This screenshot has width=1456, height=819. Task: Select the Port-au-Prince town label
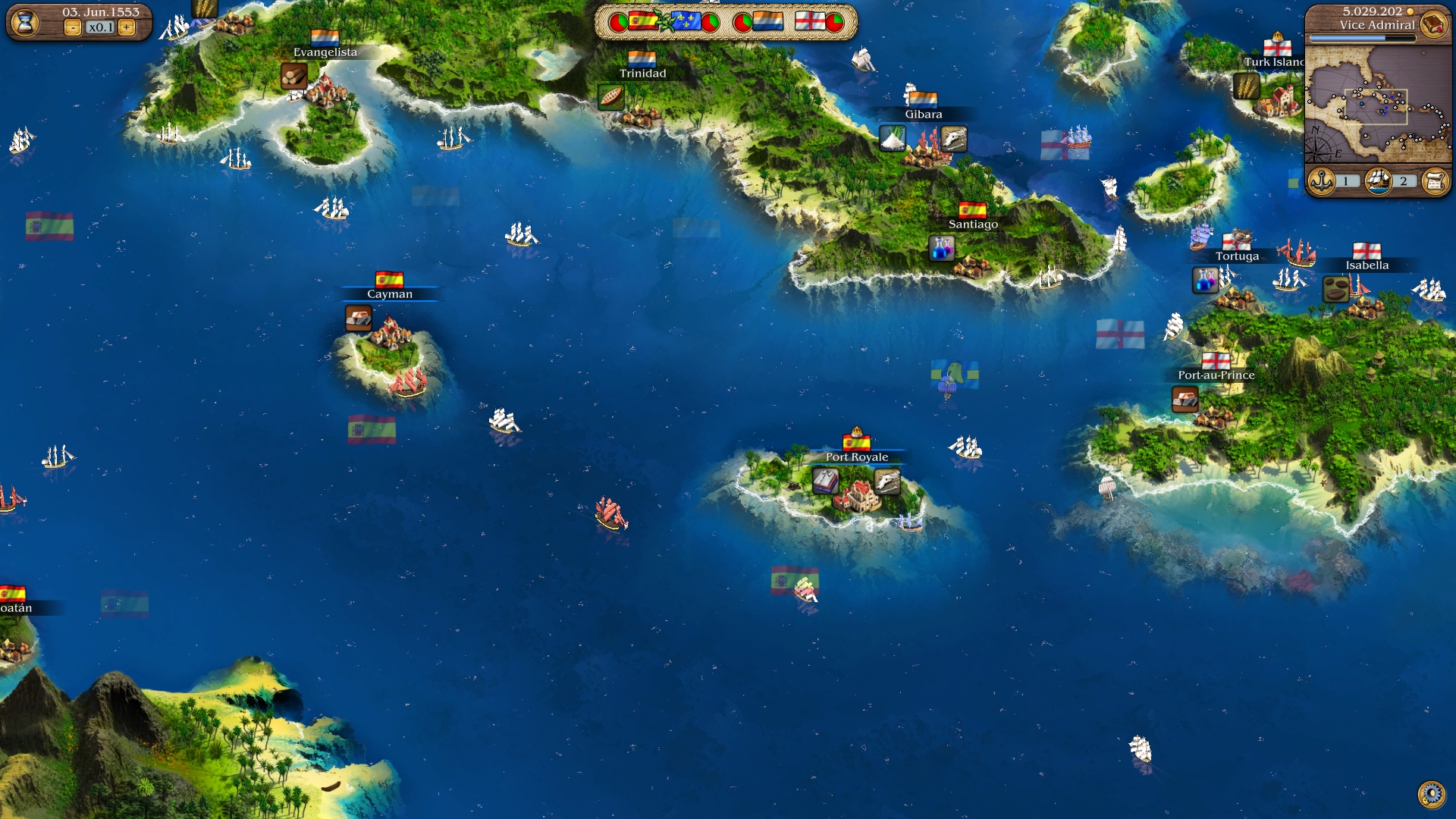(1216, 375)
